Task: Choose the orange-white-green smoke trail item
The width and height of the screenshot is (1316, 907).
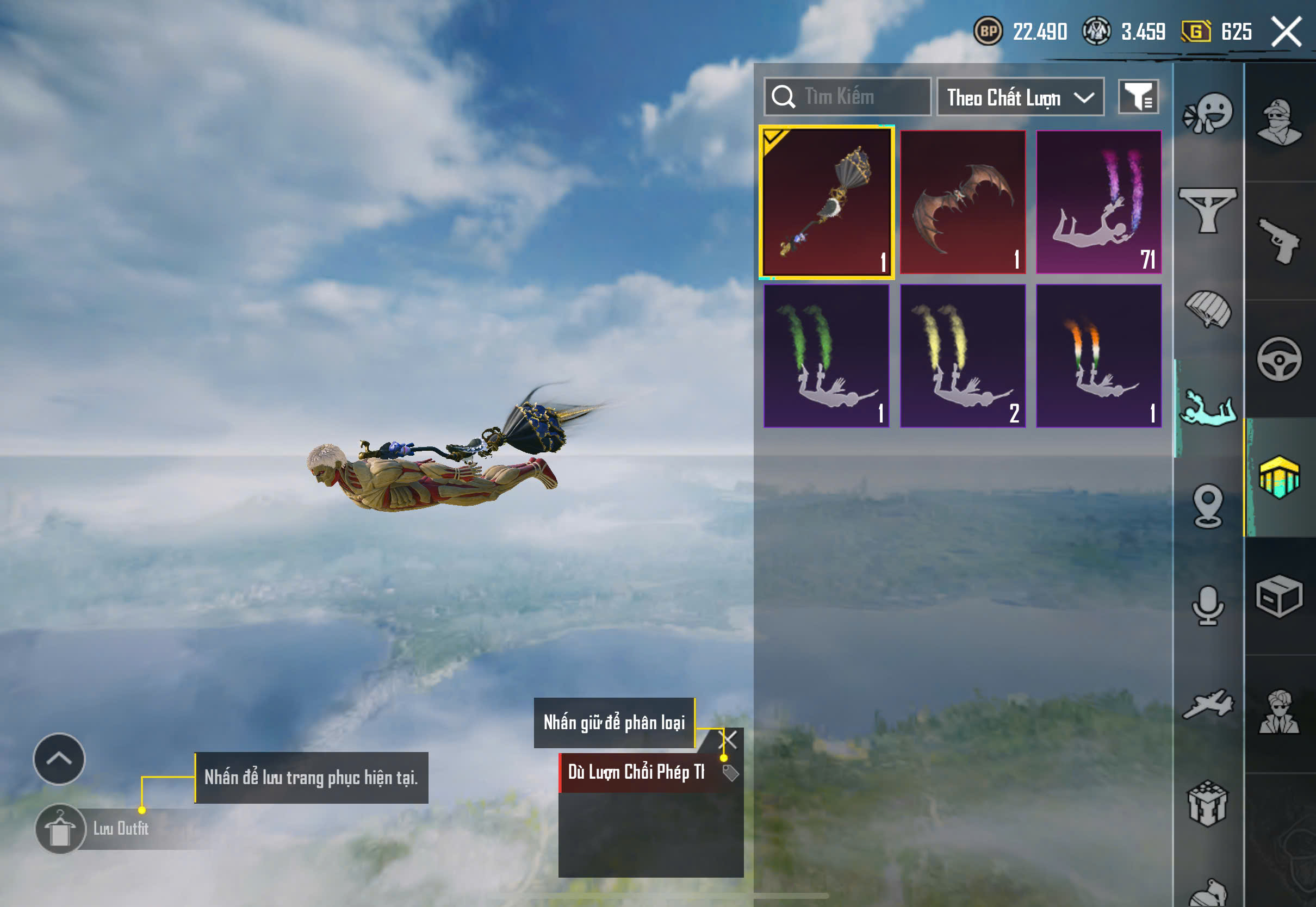Action: pyautogui.click(x=1098, y=356)
